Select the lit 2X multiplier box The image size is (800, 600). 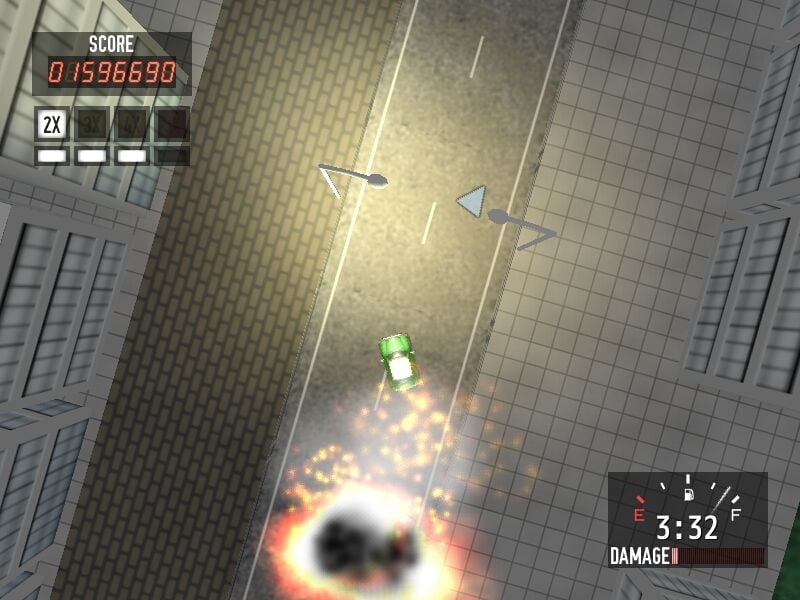click(x=53, y=125)
